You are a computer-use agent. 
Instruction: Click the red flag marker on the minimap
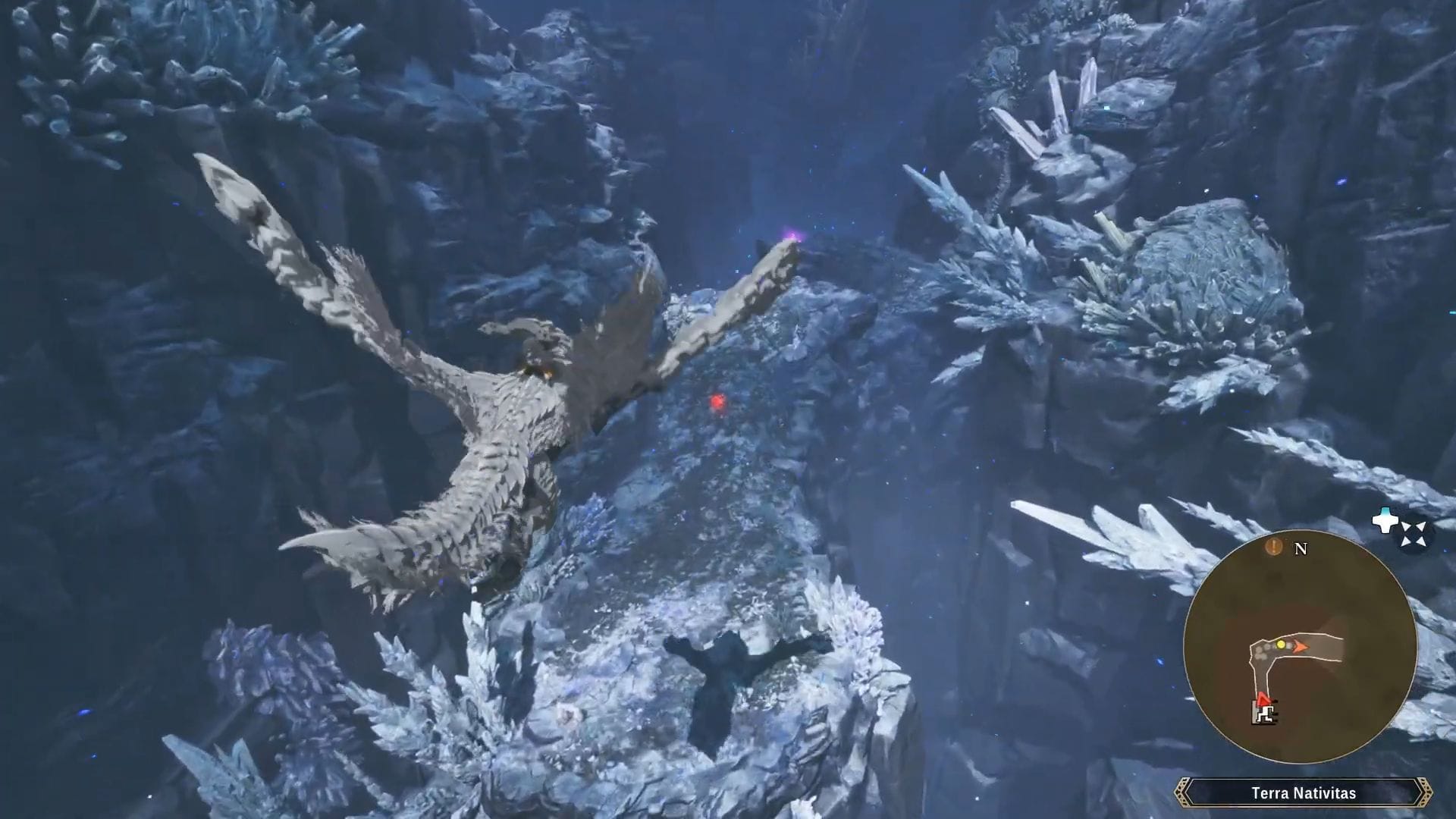[x=1263, y=698]
